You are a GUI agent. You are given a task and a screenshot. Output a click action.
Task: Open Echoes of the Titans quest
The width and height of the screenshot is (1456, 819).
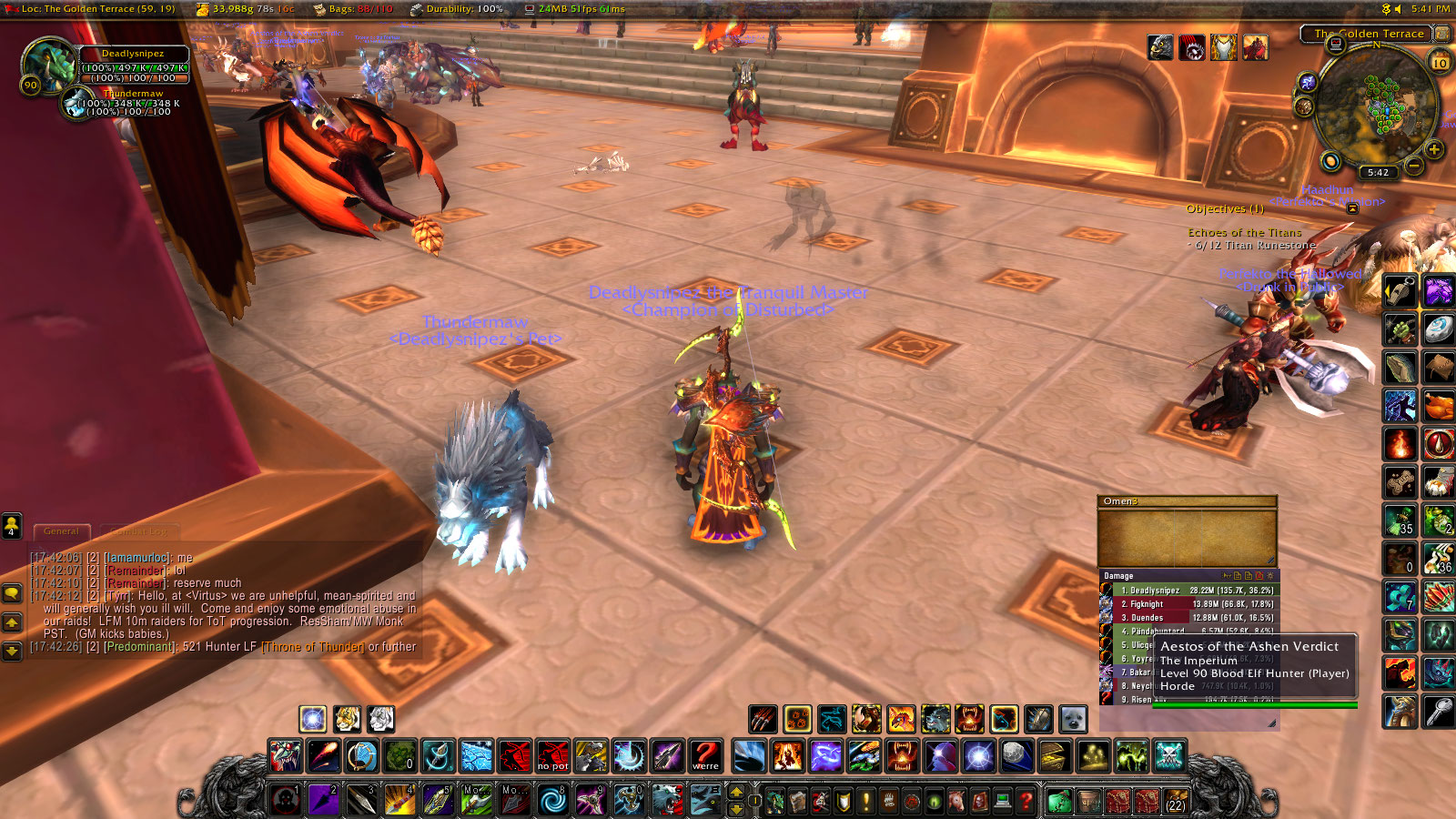click(x=1244, y=233)
